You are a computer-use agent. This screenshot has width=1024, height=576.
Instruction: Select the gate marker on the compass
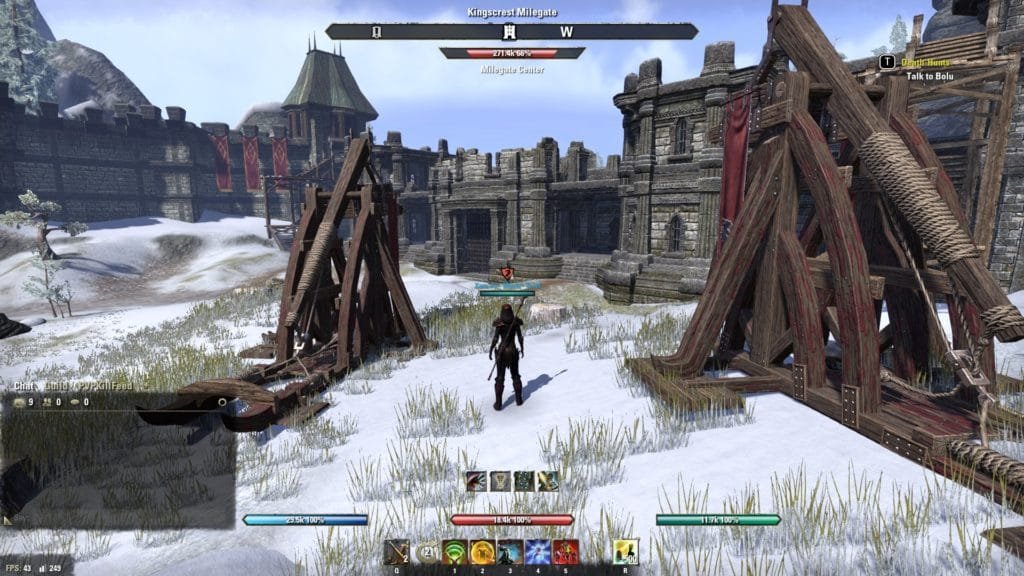[376, 31]
